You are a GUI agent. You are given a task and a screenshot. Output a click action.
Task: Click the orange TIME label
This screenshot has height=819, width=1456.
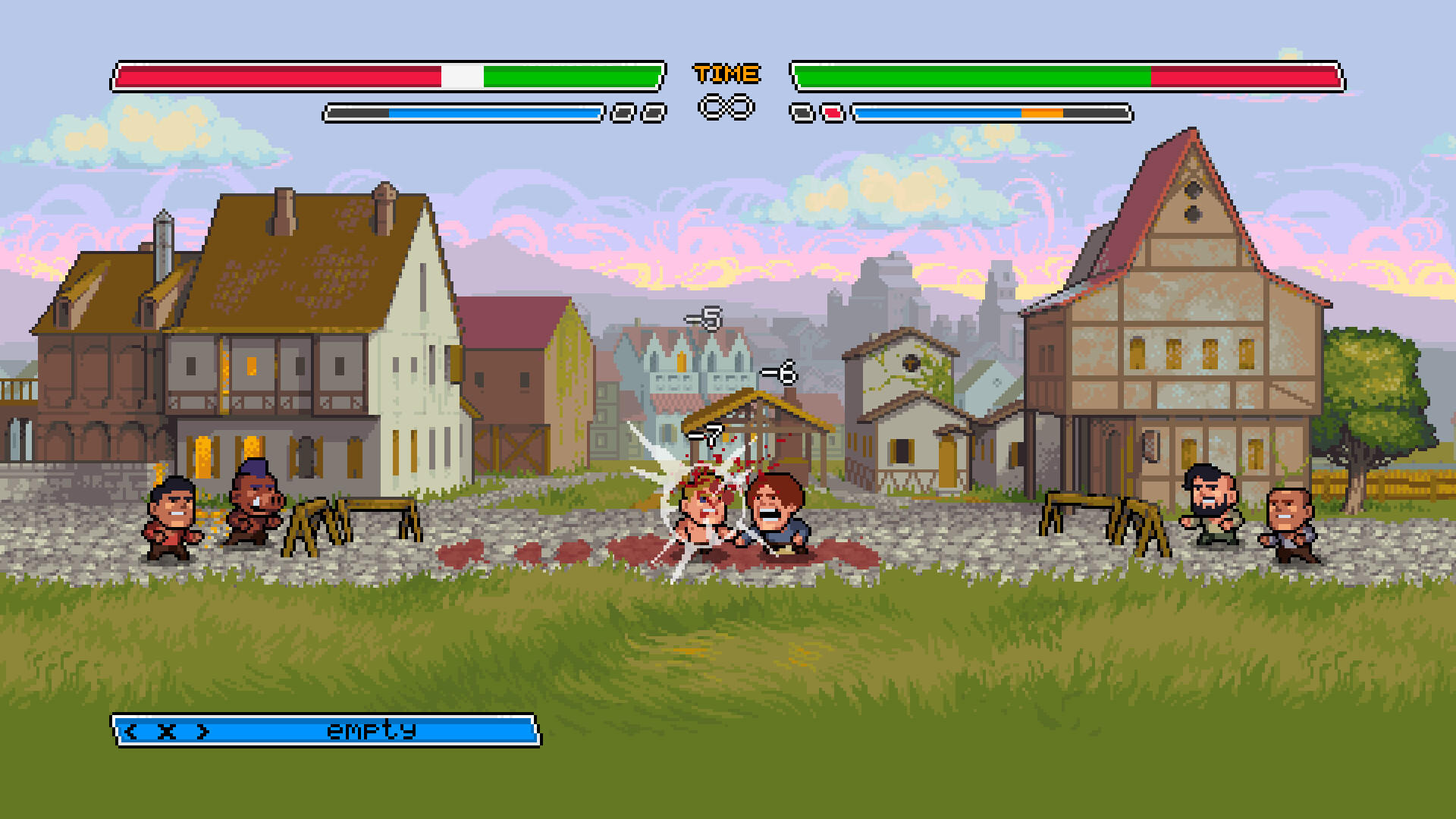click(725, 73)
